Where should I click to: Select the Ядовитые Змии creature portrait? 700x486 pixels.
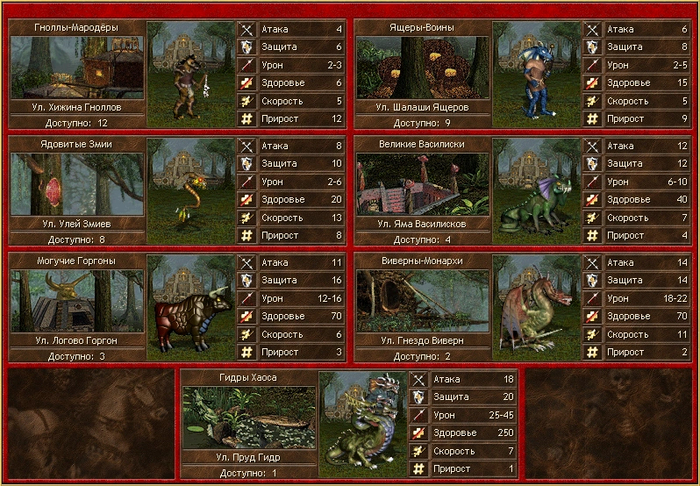192,190
